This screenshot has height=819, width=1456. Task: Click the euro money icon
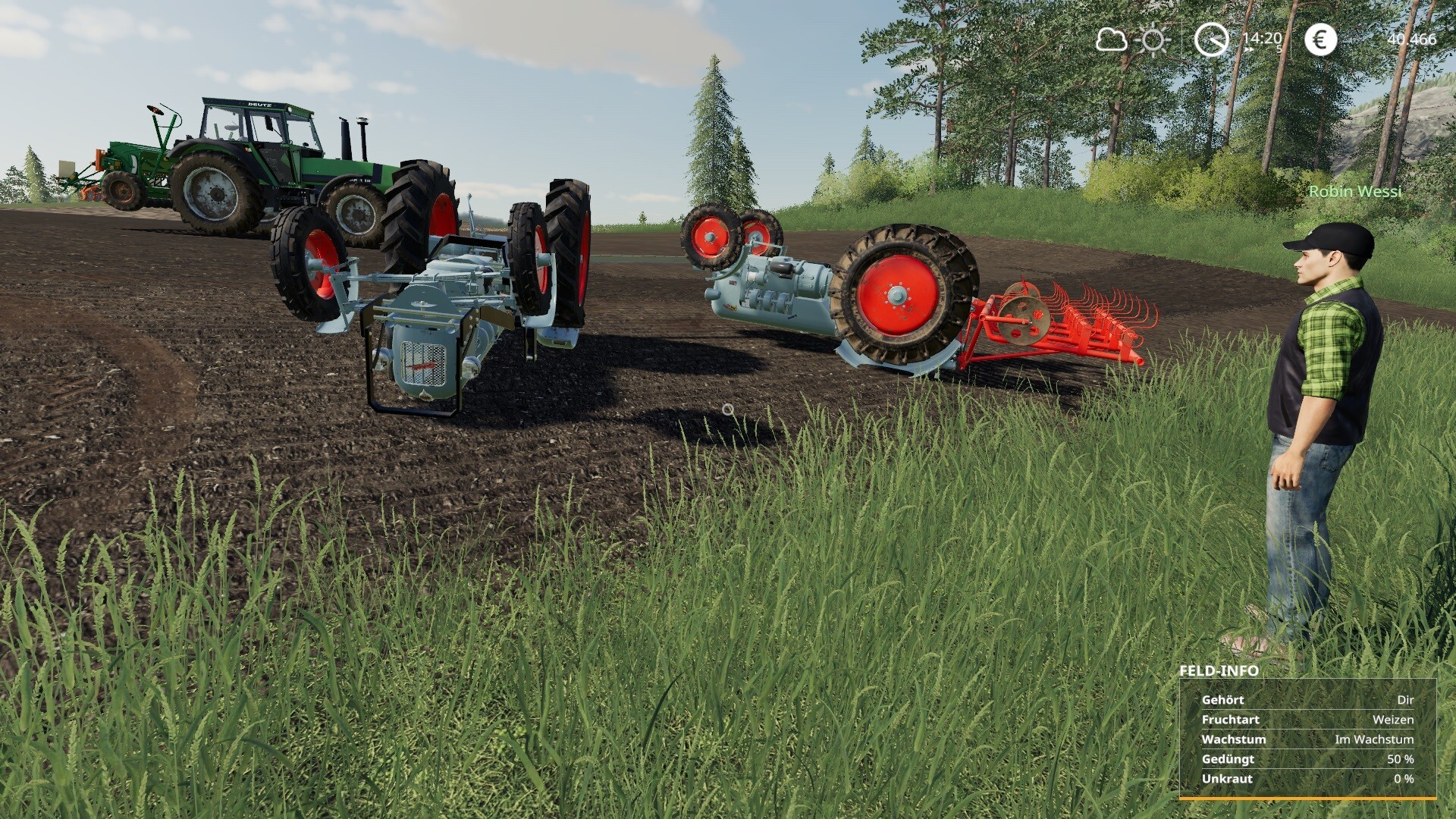click(x=1320, y=39)
